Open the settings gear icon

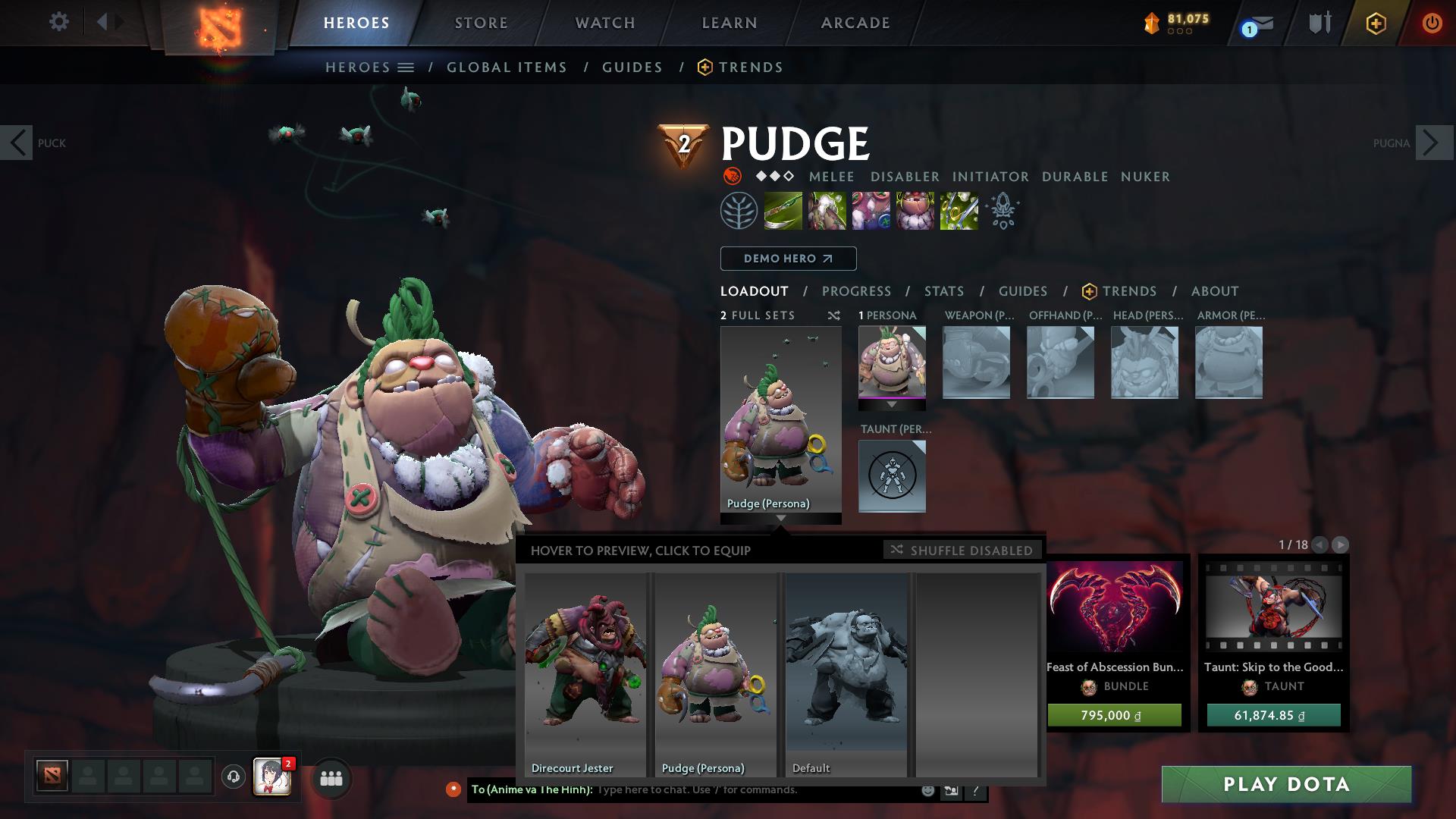59,21
